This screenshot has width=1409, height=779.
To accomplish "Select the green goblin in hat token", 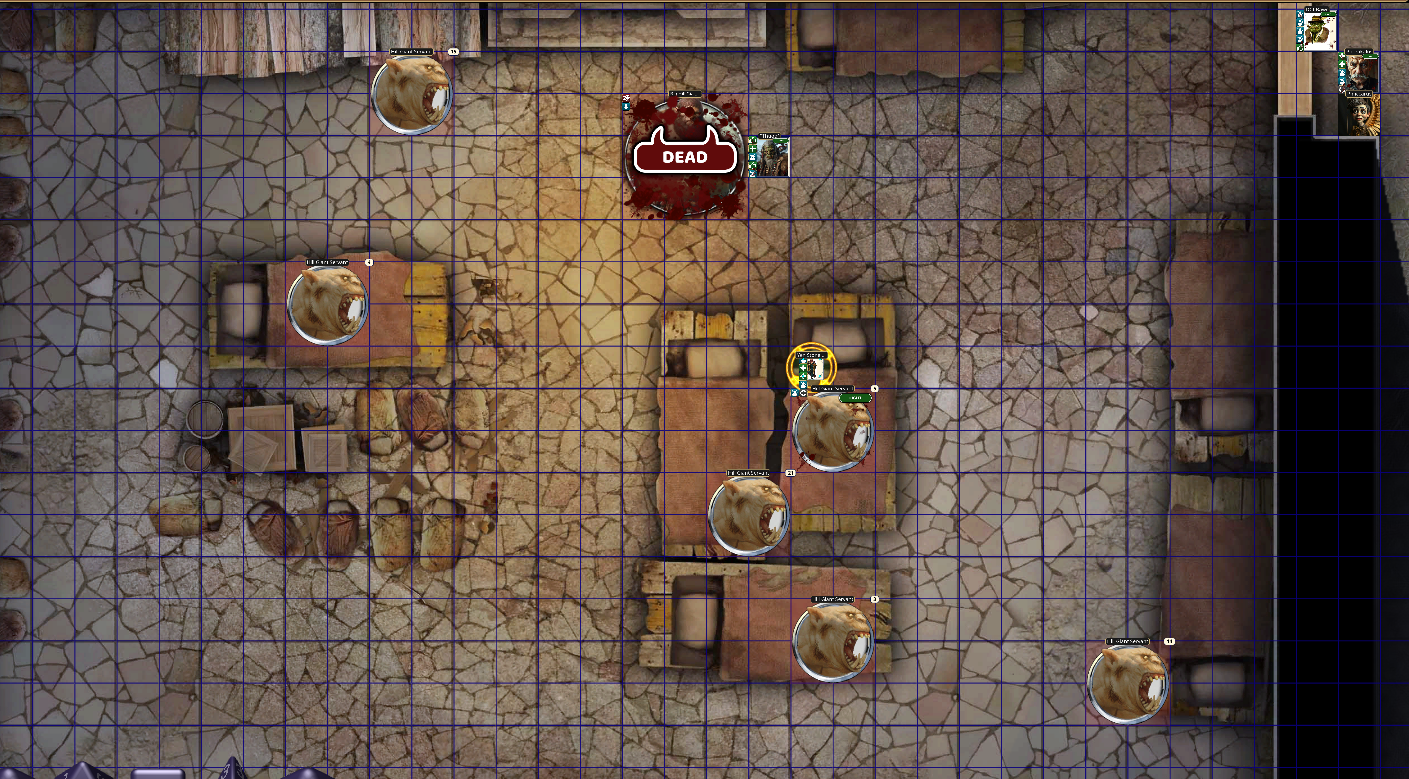I will tap(1318, 30).
